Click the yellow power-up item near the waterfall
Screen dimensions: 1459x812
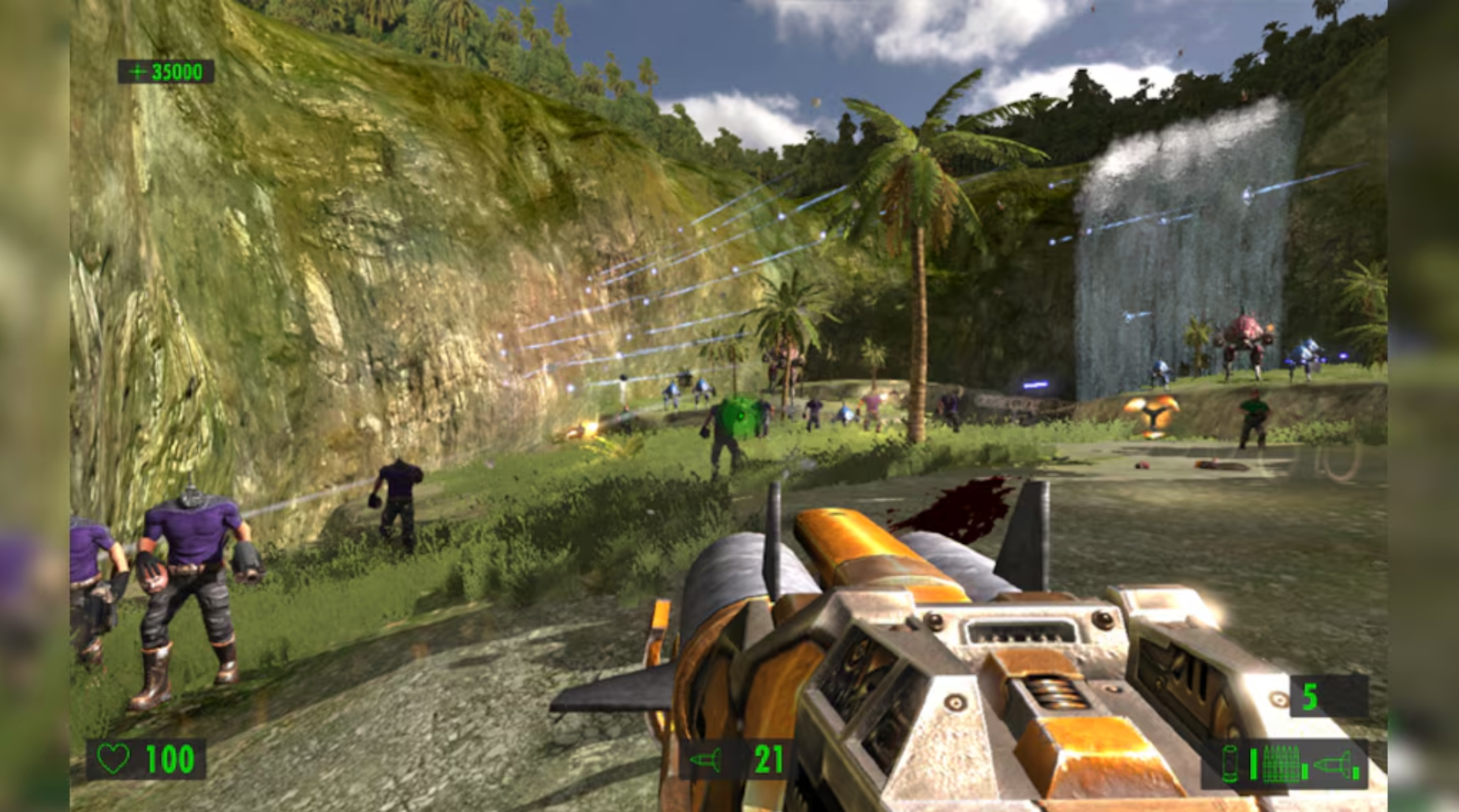pos(1151,414)
